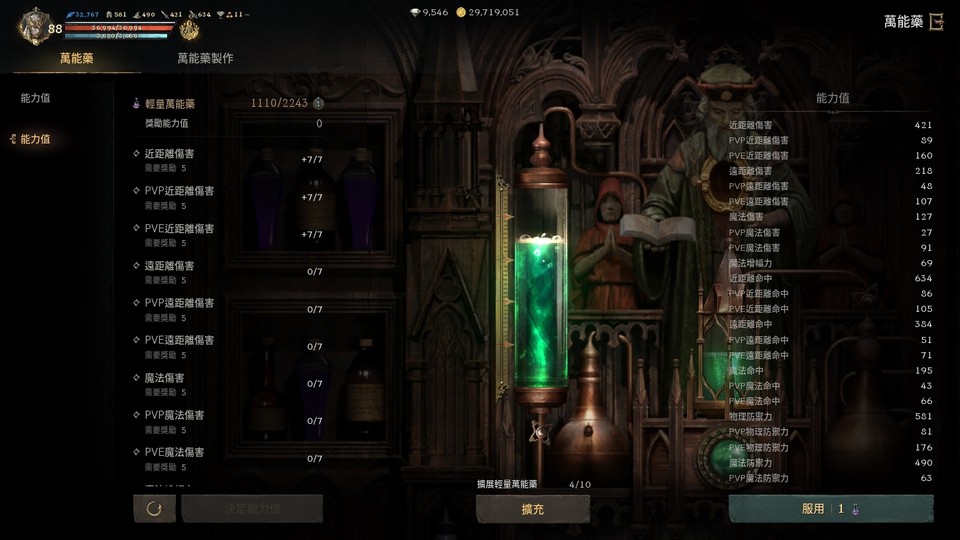Confirm with the 決定能力值 button
Screen dimensions: 960x540
tap(251, 509)
